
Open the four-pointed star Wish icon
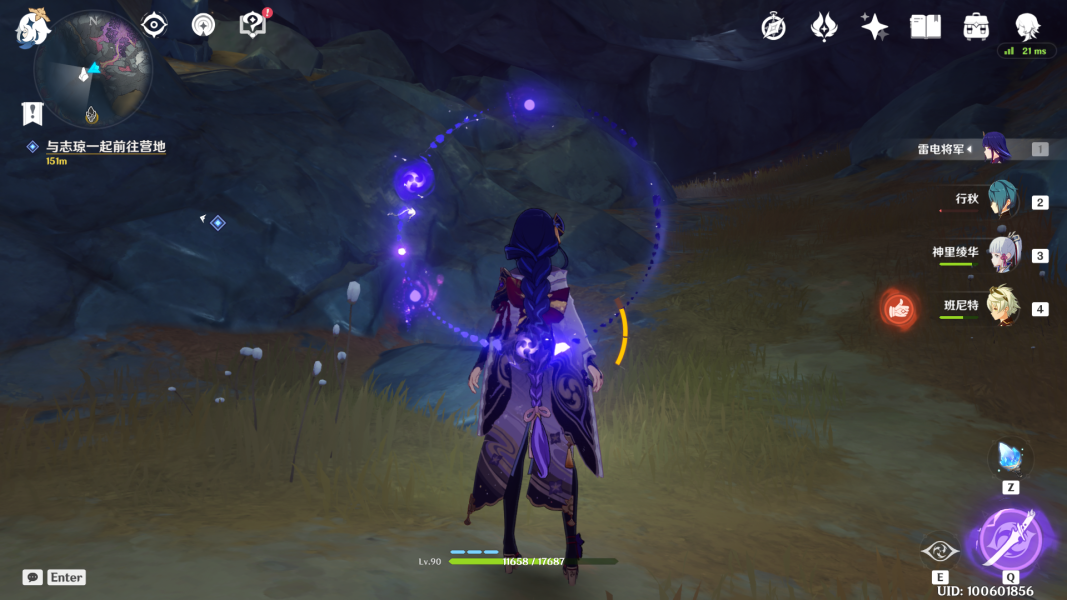tap(874, 27)
